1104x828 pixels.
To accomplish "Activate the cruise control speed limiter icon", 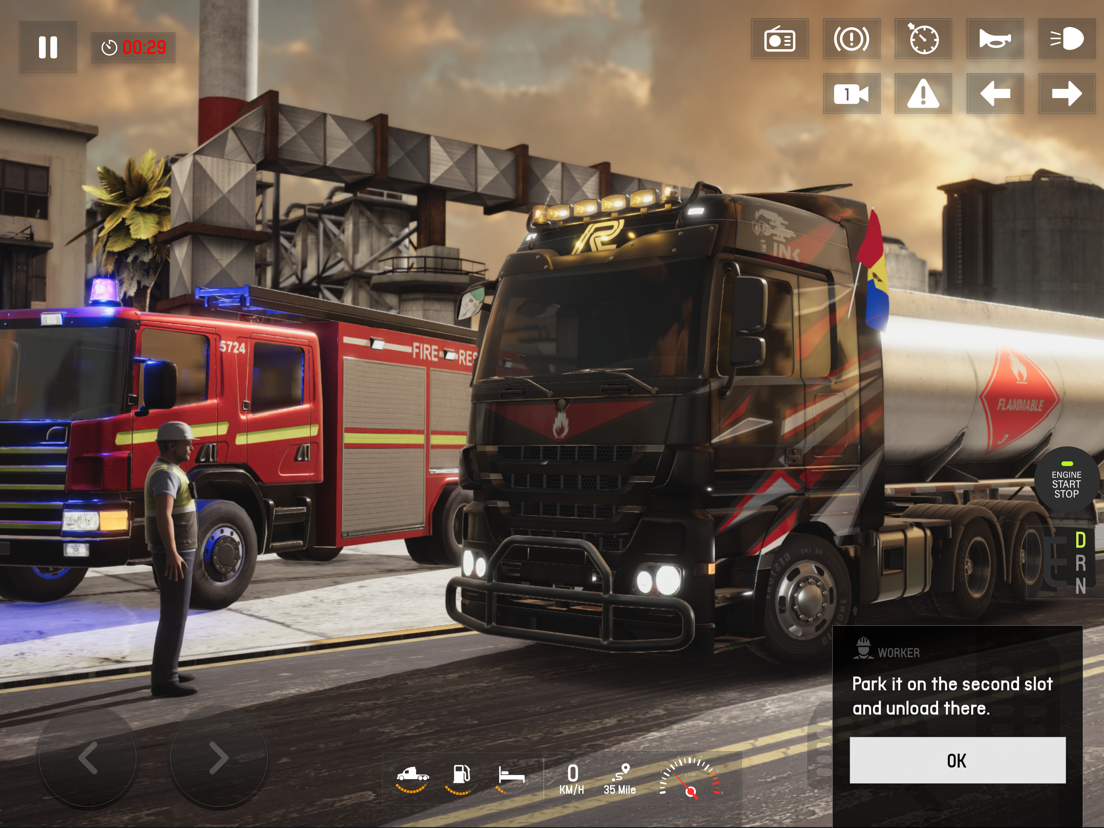I will (923, 39).
